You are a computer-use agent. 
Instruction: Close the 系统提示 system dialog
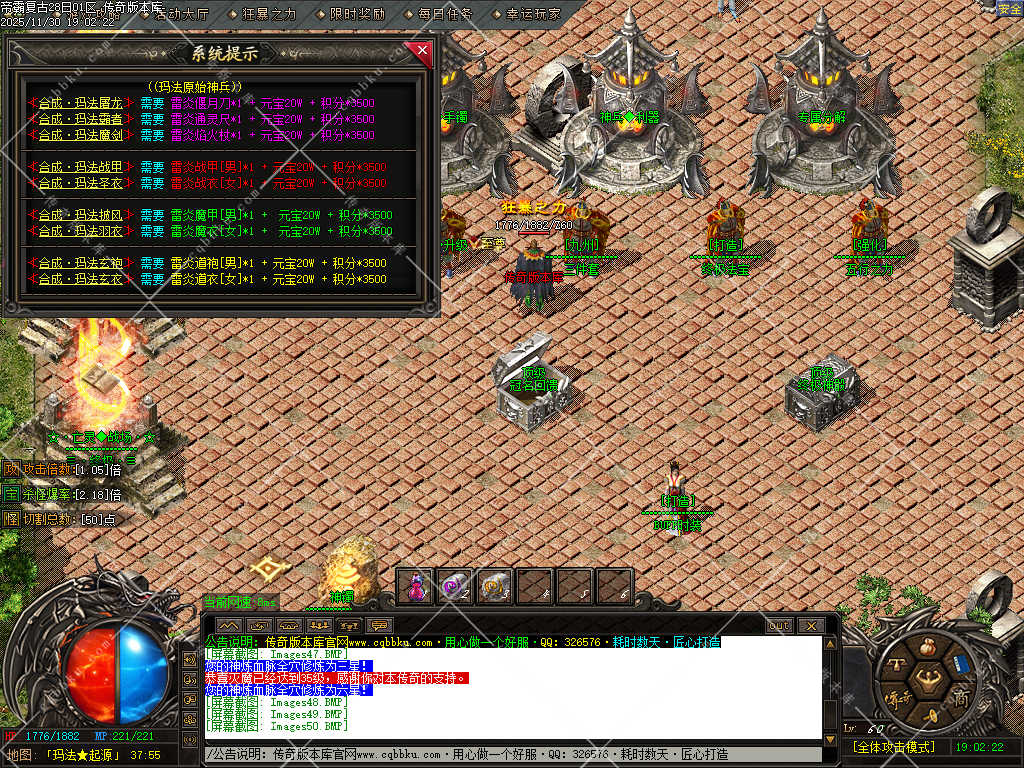click(x=422, y=51)
